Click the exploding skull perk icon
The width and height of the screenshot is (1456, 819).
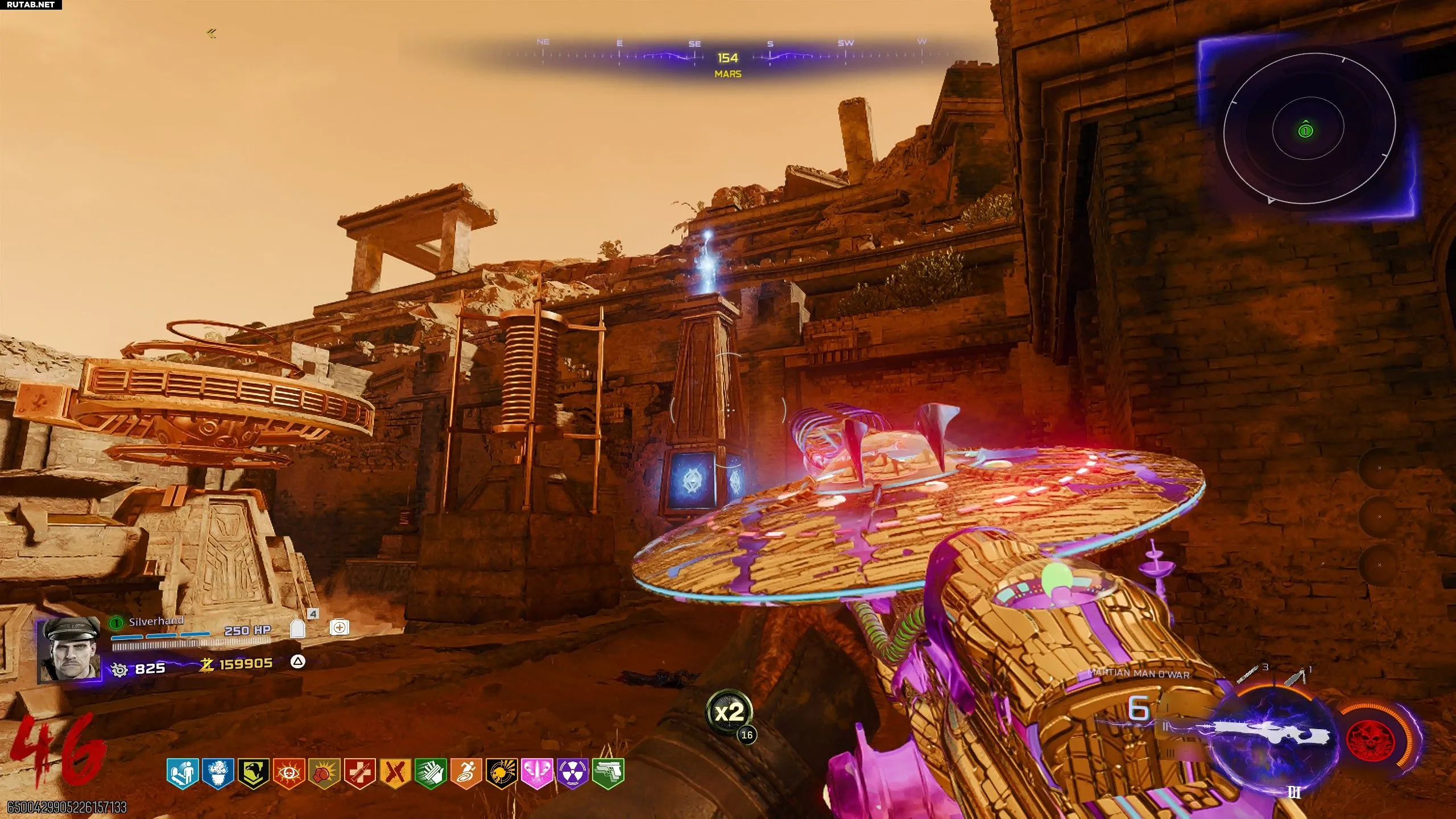(502, 773)
